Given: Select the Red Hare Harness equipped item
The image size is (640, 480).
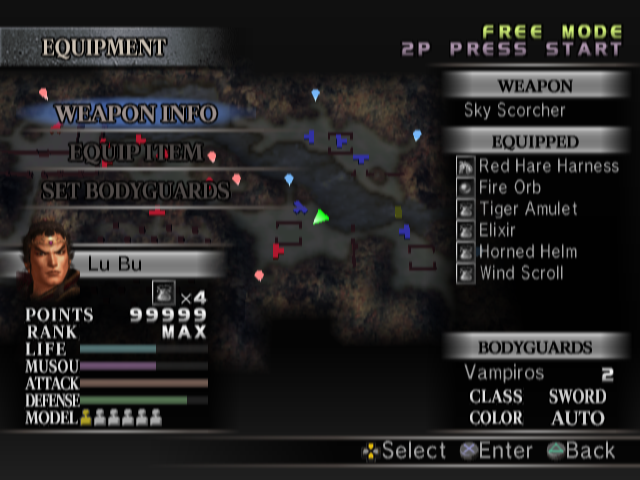Looking at the screenshot, I should pyautogui.click(x=549, y=166).
